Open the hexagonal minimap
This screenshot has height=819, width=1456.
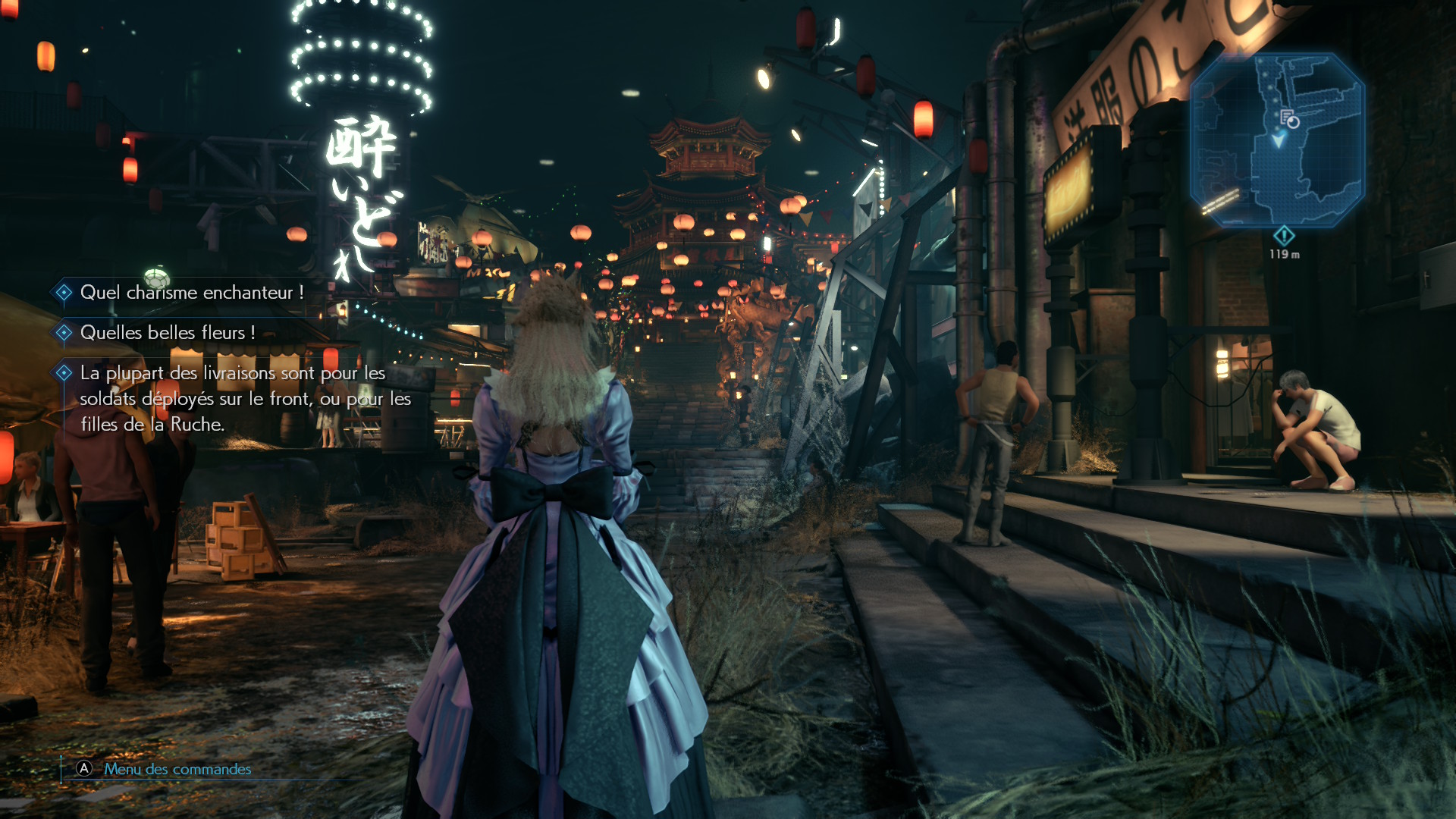click(1278, 140)
